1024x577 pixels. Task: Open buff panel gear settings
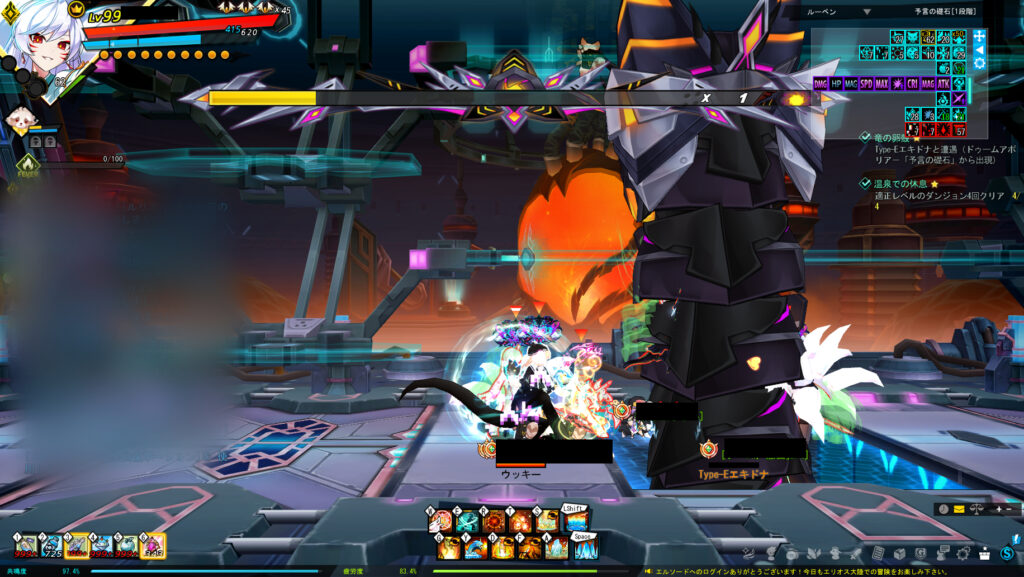coord(979,63)
